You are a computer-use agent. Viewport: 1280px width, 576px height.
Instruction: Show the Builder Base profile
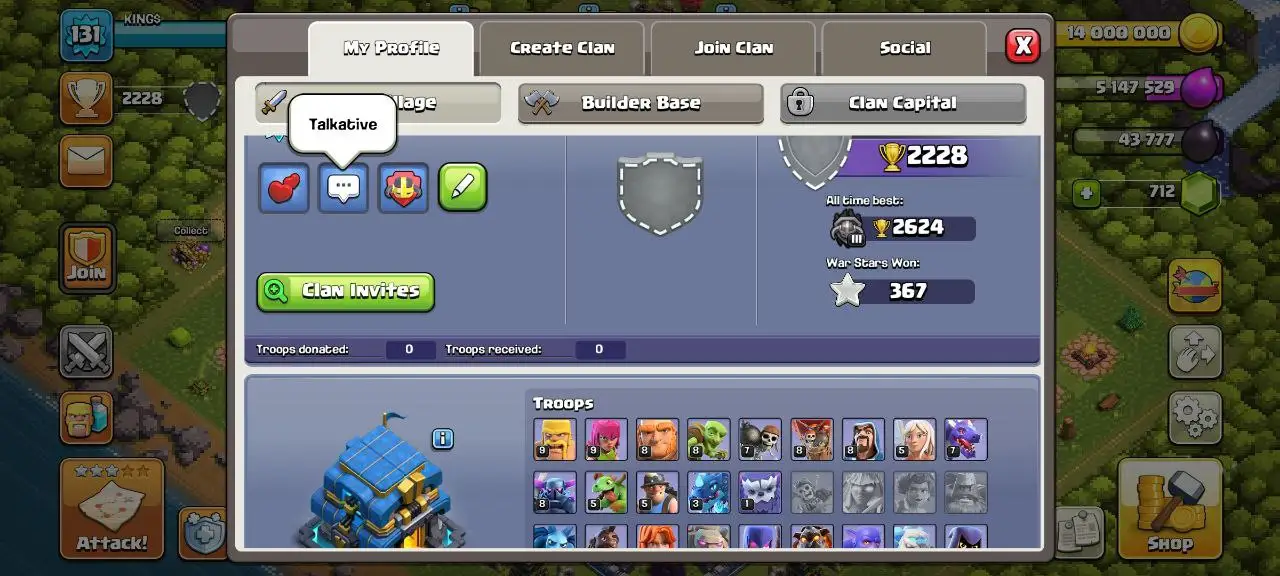point(640,103)
